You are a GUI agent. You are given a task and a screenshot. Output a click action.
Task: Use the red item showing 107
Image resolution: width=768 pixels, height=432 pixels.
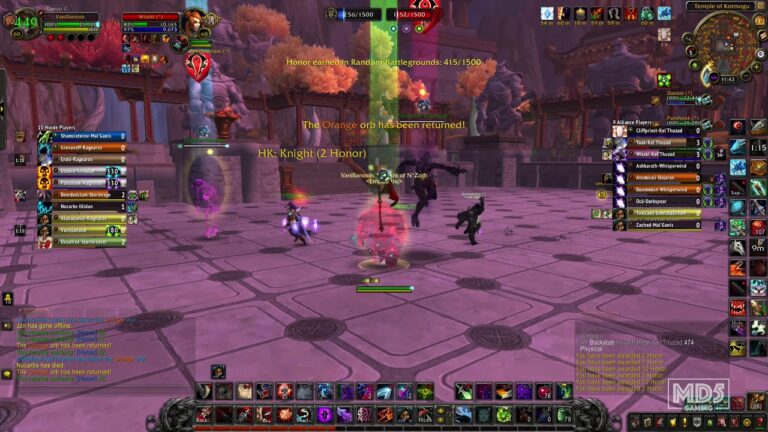[758, 228]
